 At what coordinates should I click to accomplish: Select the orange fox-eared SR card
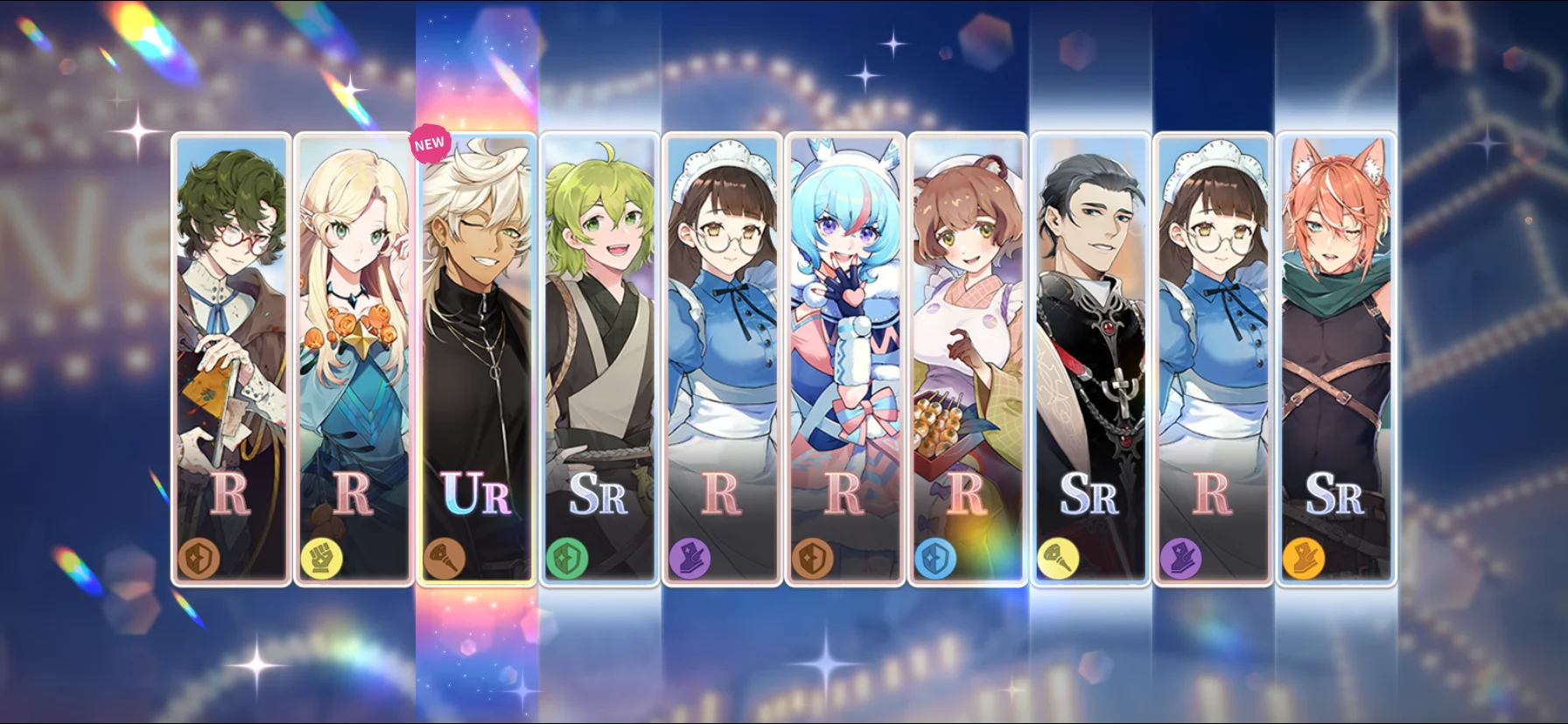(1335, 359)
